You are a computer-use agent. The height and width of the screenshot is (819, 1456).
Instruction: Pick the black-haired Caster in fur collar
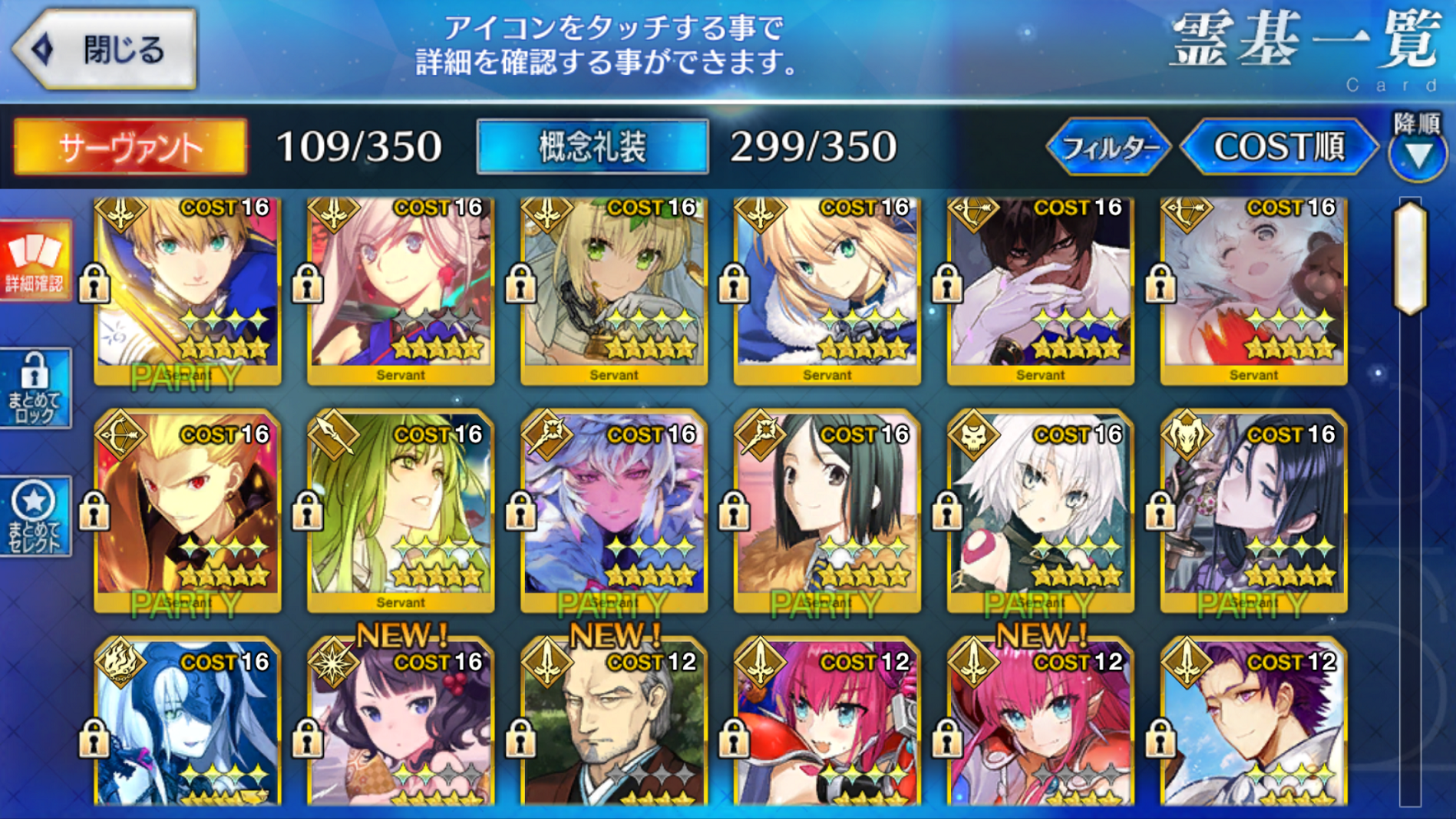(827, 511)
